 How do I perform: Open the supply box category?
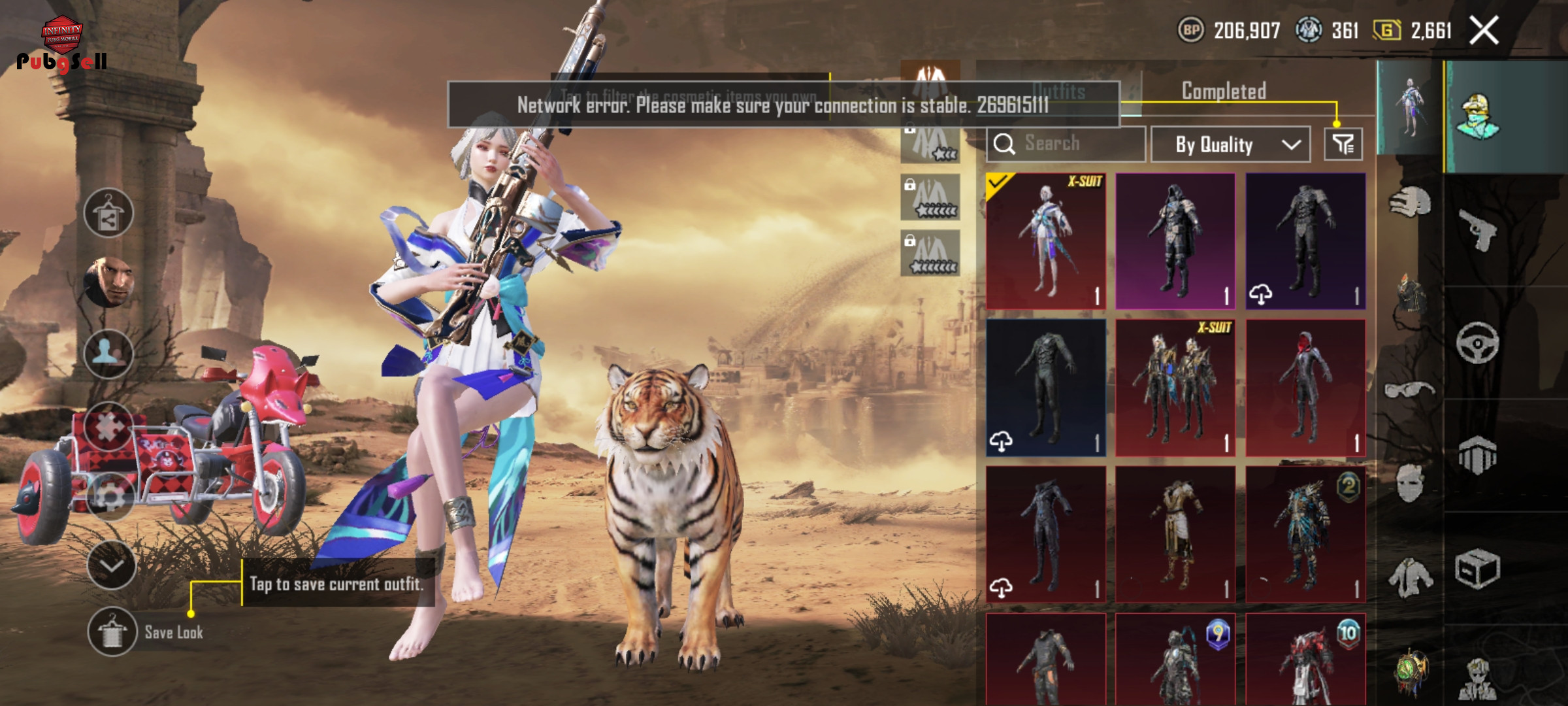coord(1477,569)
